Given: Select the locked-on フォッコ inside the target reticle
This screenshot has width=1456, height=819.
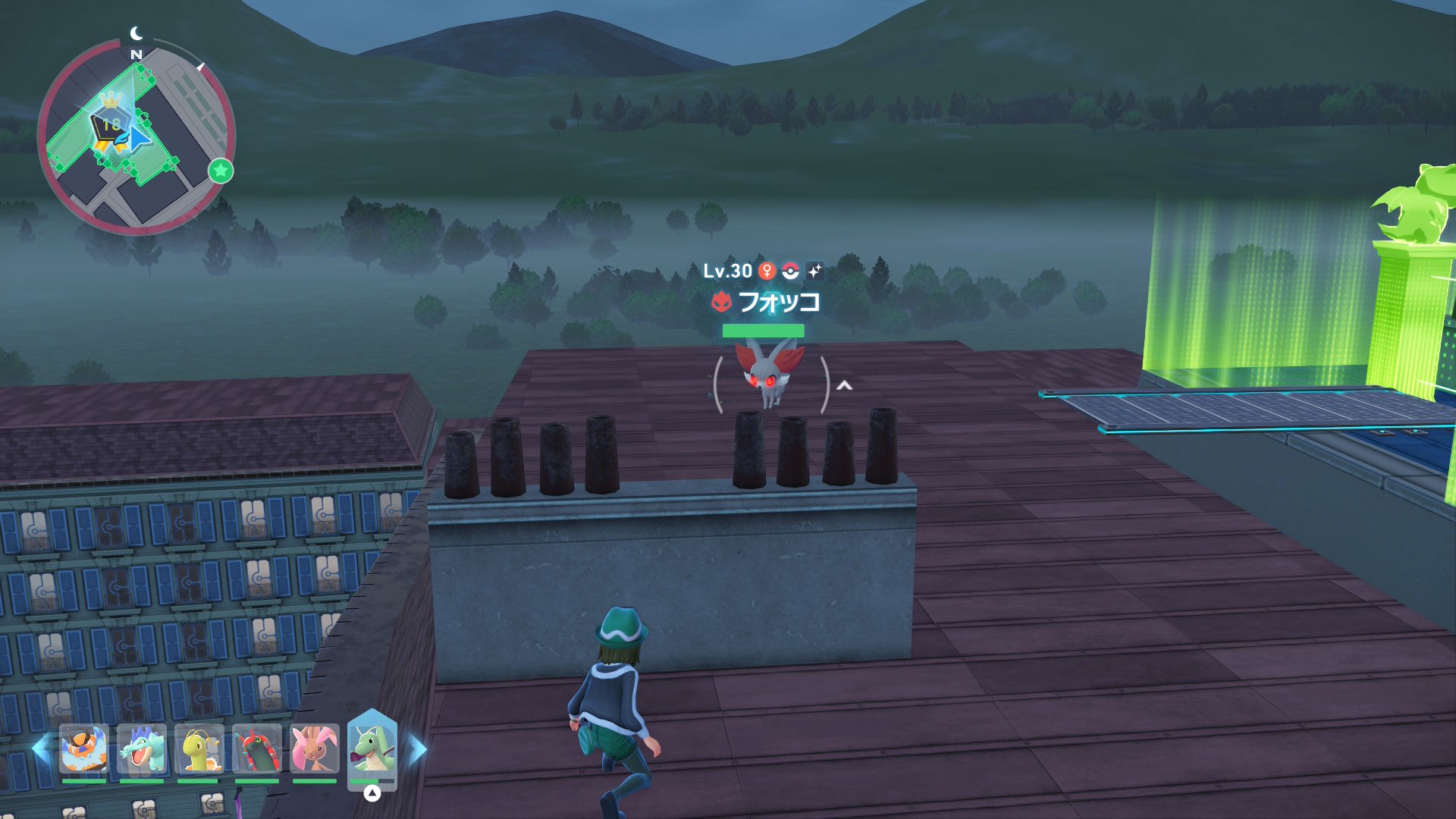Looking at the screenshot, I should click(770, 375).
